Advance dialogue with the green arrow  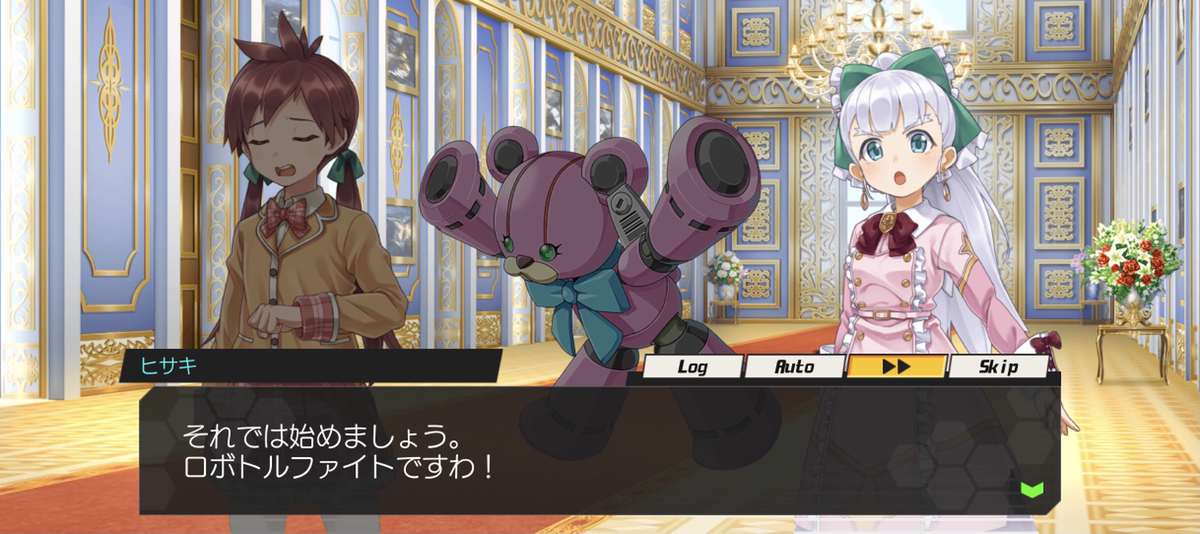click(x=1031, y=490)
